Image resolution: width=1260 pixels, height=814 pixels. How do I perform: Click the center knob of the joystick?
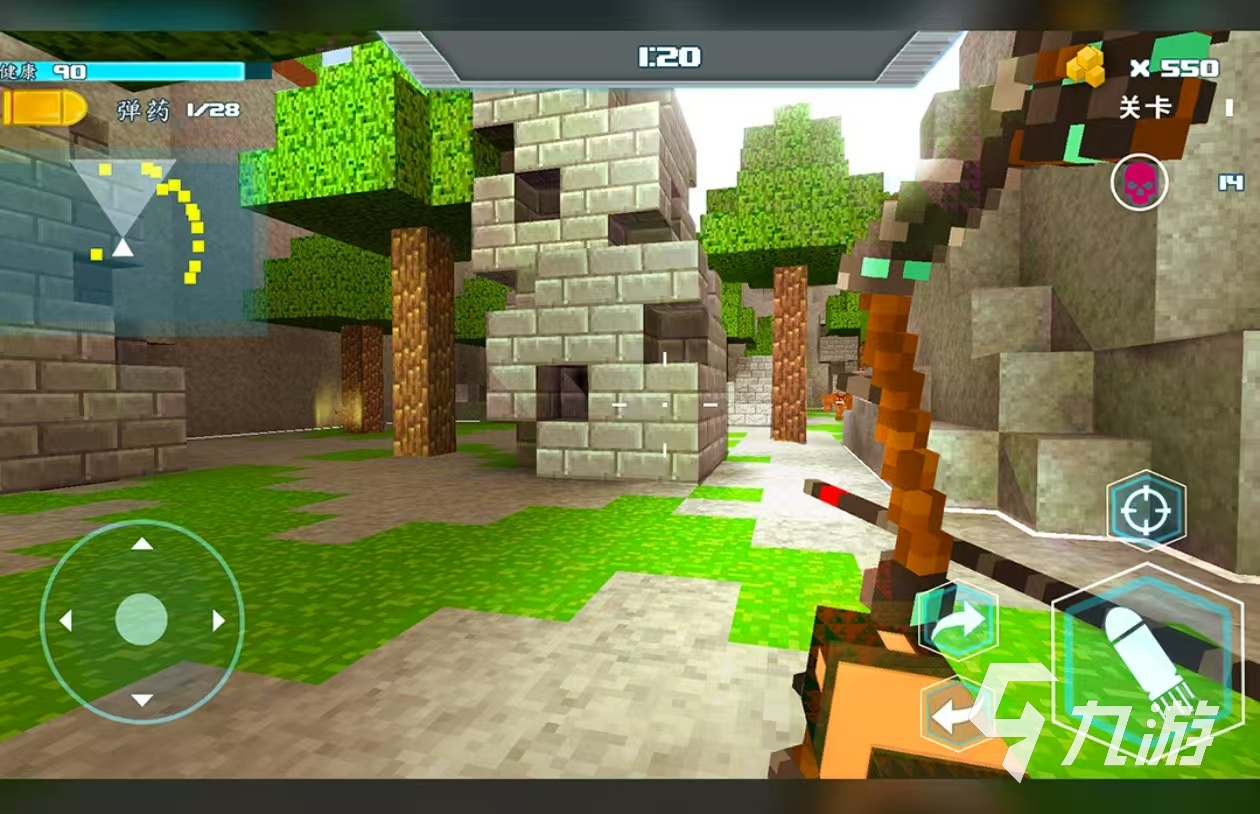(x=141, y=620)
